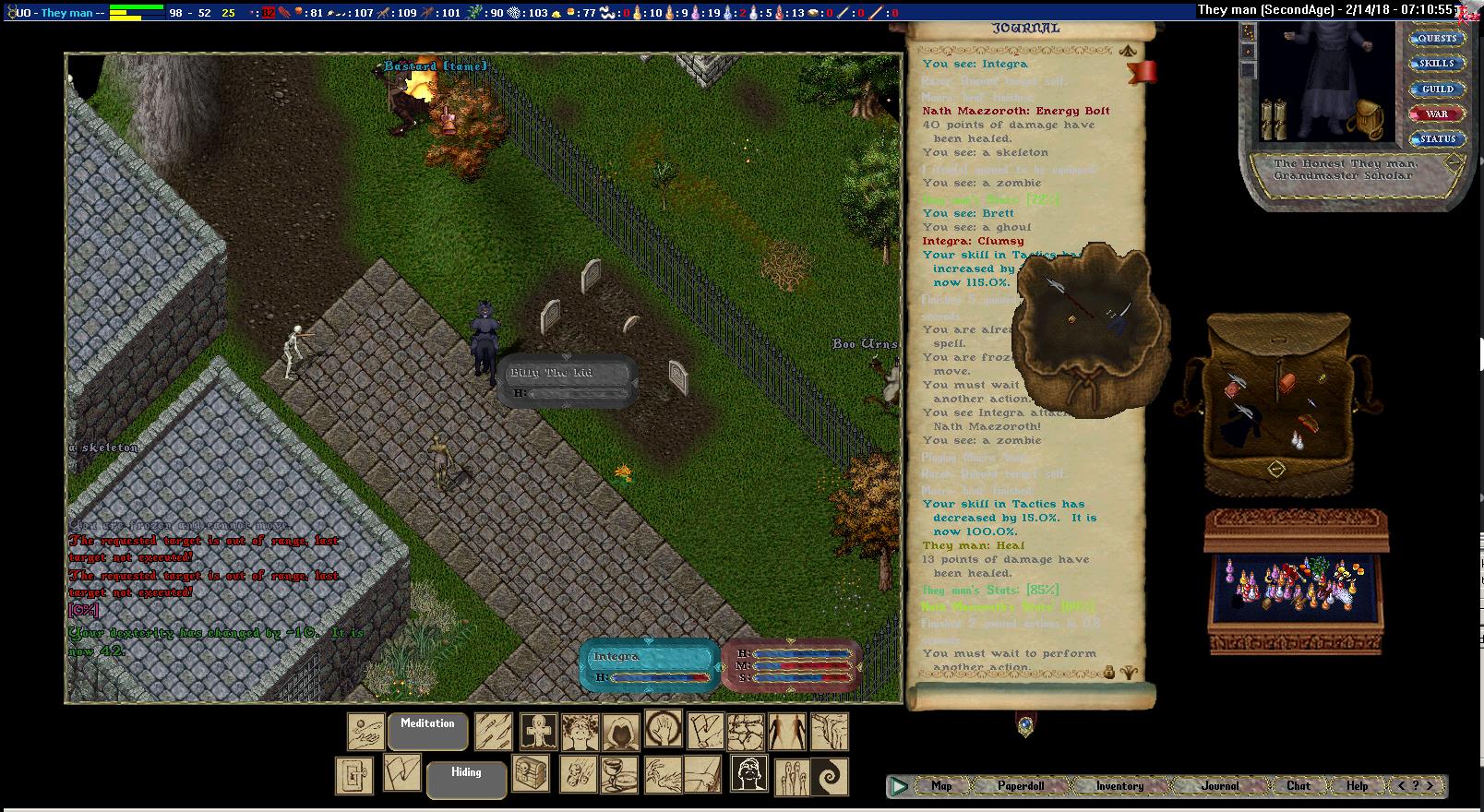
Task: Show the Journal via the menu bar
Action: 1220,786
